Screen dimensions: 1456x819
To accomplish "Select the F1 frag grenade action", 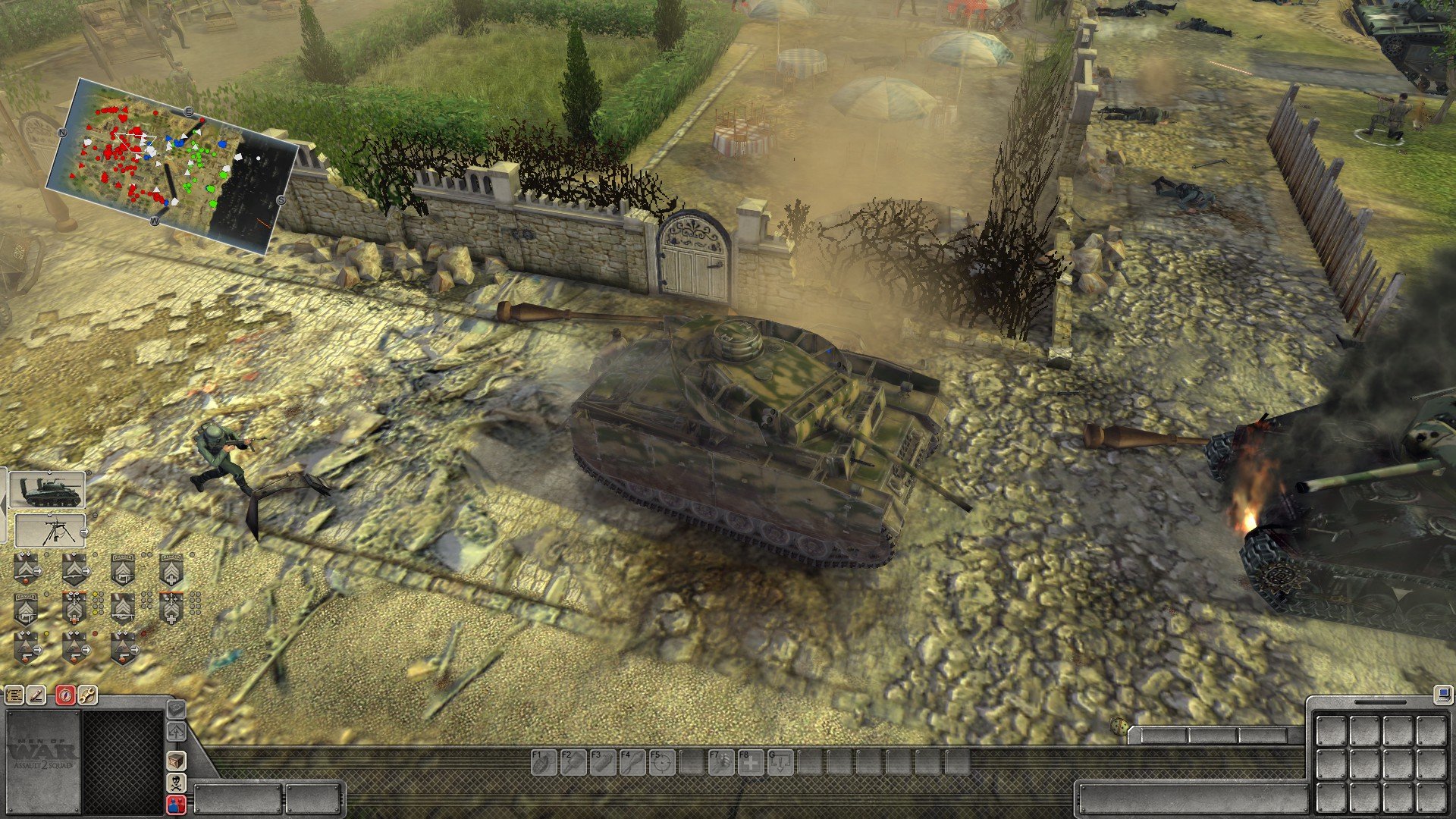I will pos(542,762).
